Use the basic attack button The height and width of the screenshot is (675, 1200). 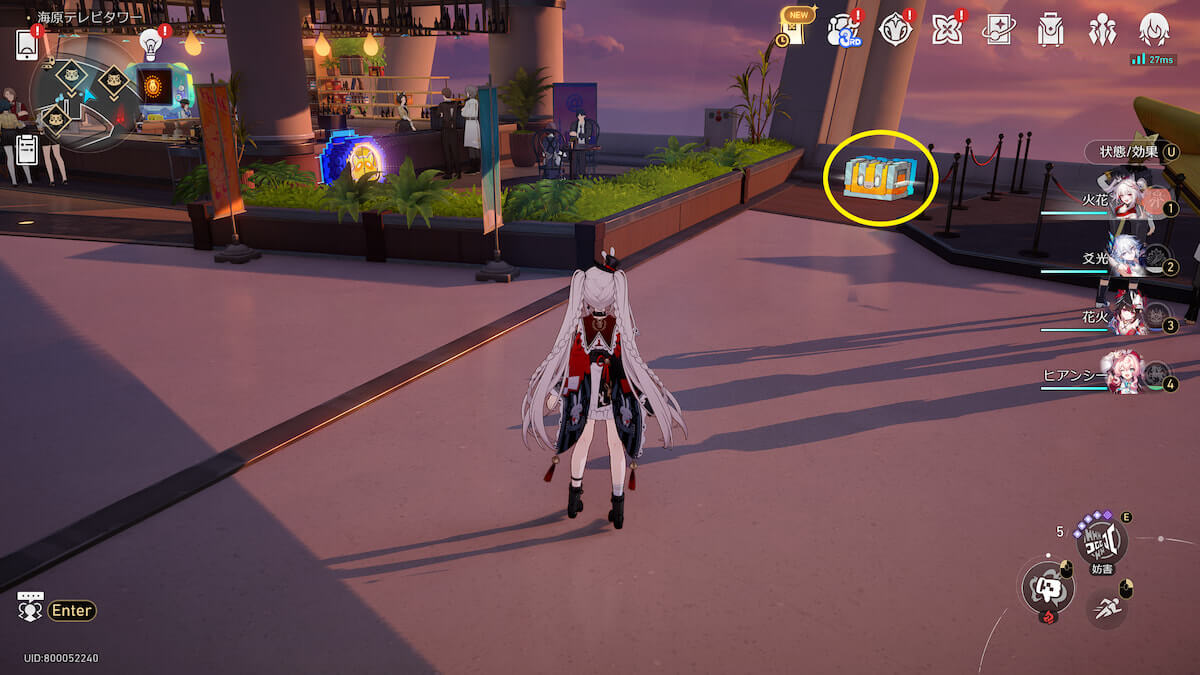(1045, 588)
